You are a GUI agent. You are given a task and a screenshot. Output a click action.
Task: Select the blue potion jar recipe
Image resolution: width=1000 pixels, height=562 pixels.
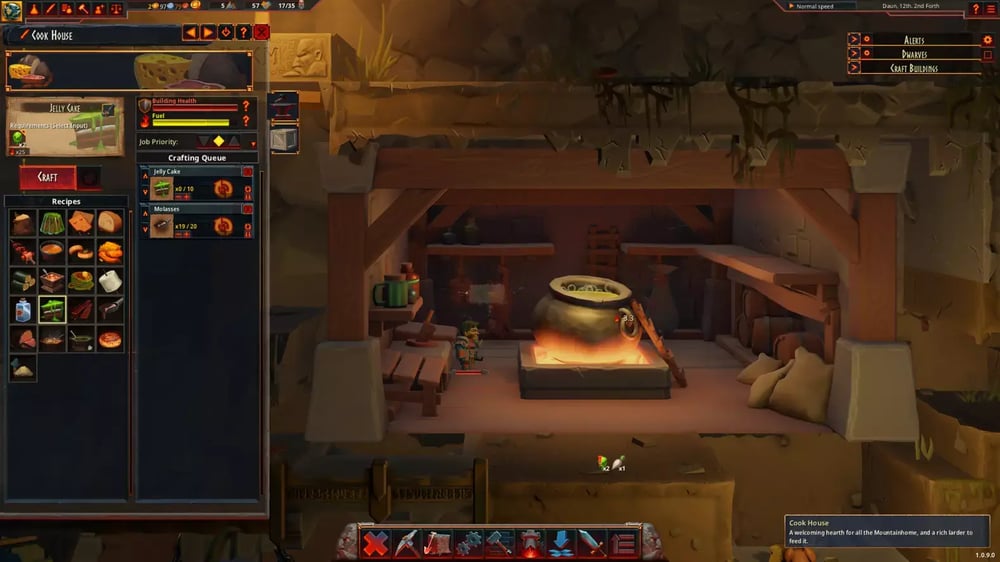point(23,310)
